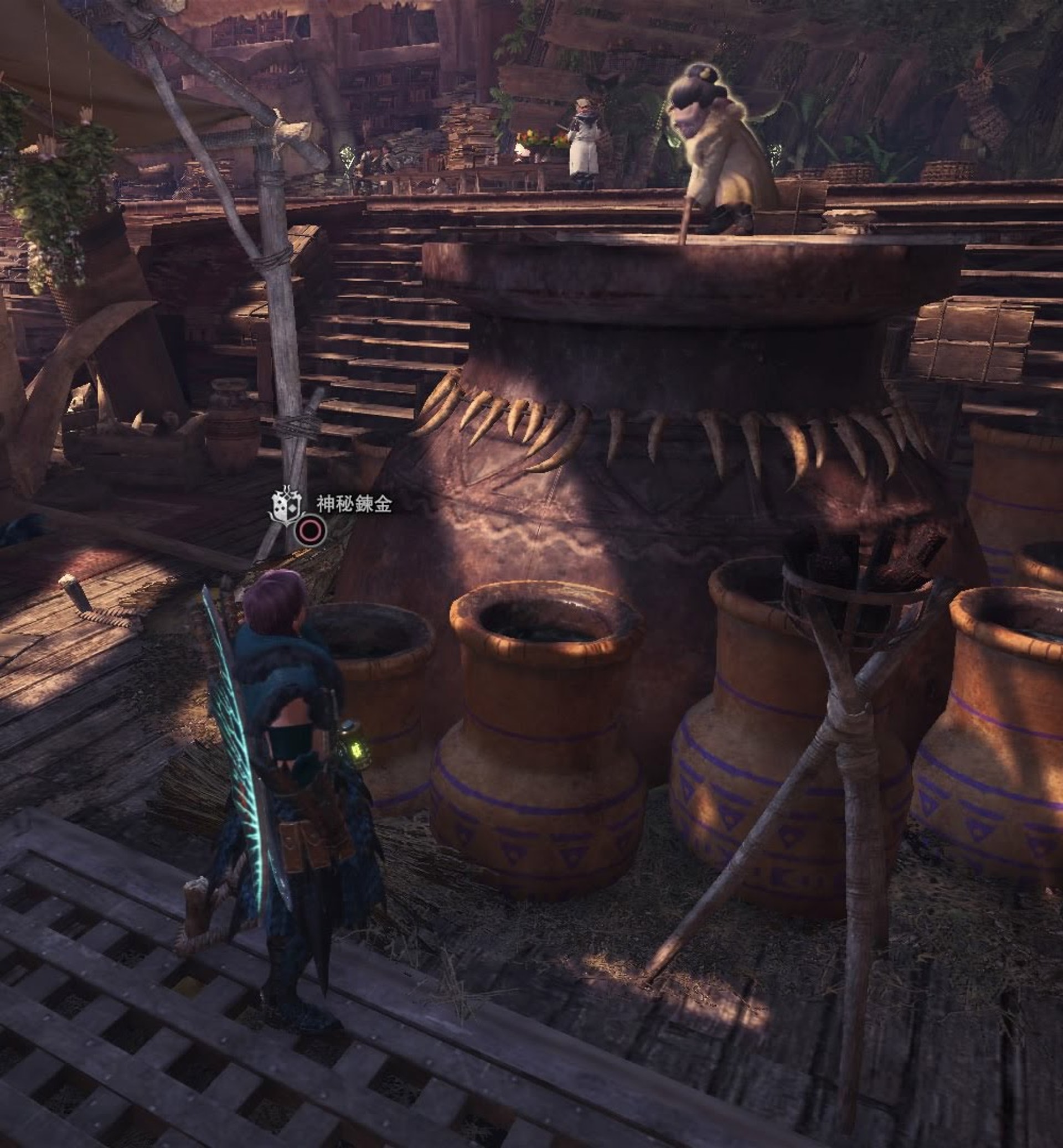Select the 神秘鍊金 interaction label
Viewport: 1063px width, 1148px height.
pos(354,505)
